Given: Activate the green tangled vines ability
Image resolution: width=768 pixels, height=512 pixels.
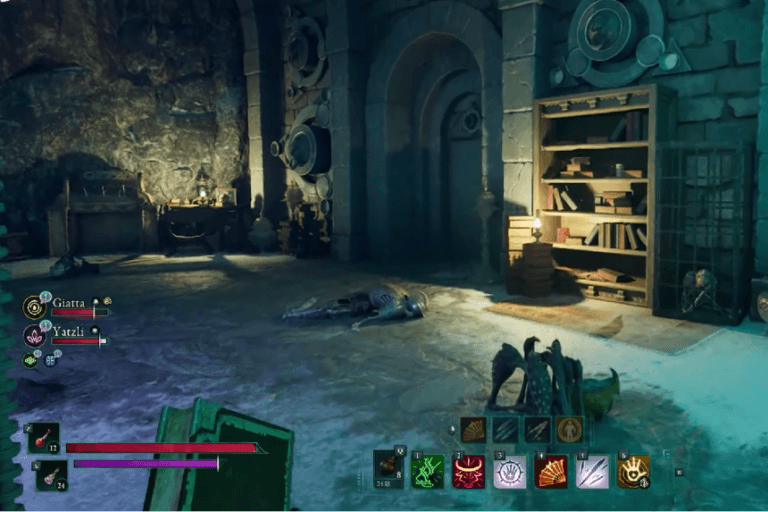Looking at the screenshot, I should pos(428,471).
